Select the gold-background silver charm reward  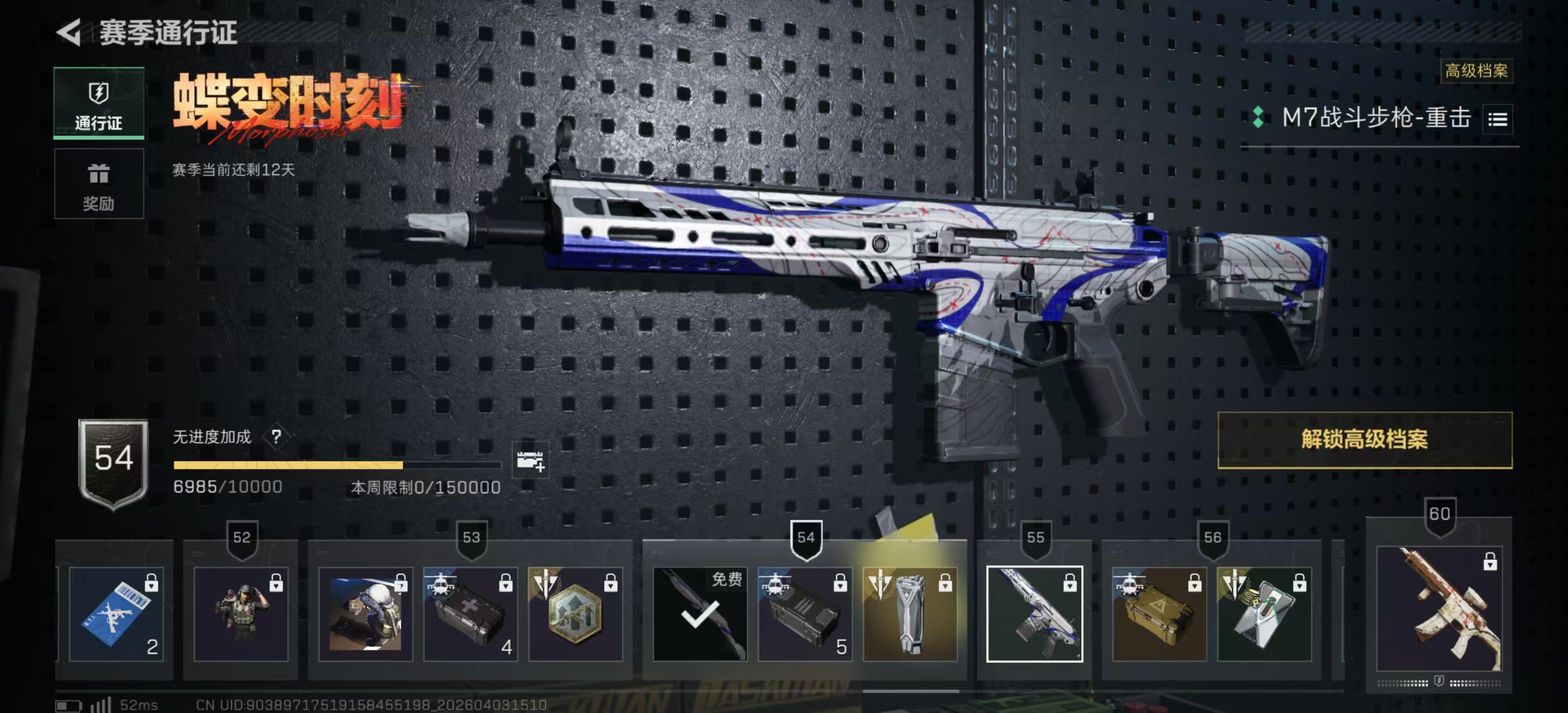click(910, 614)
